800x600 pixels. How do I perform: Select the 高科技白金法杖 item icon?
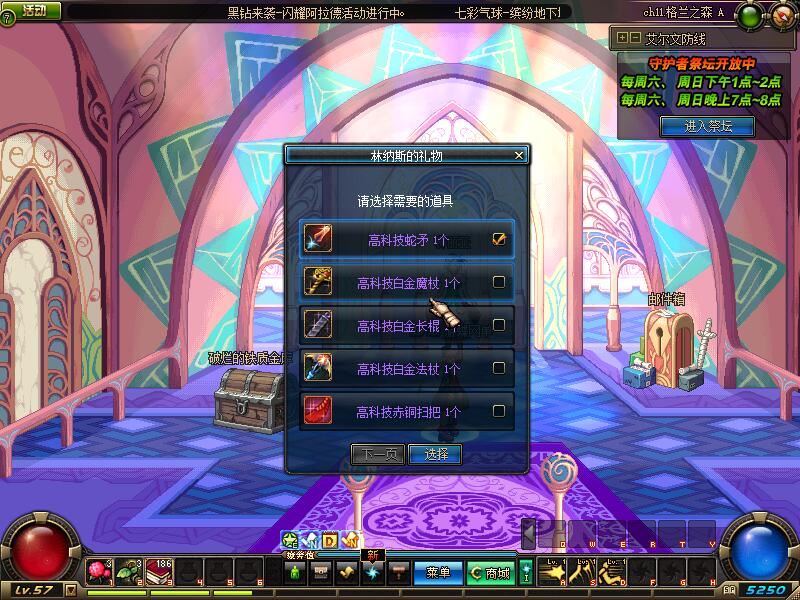pyautogui.click(x=318, y=368)
